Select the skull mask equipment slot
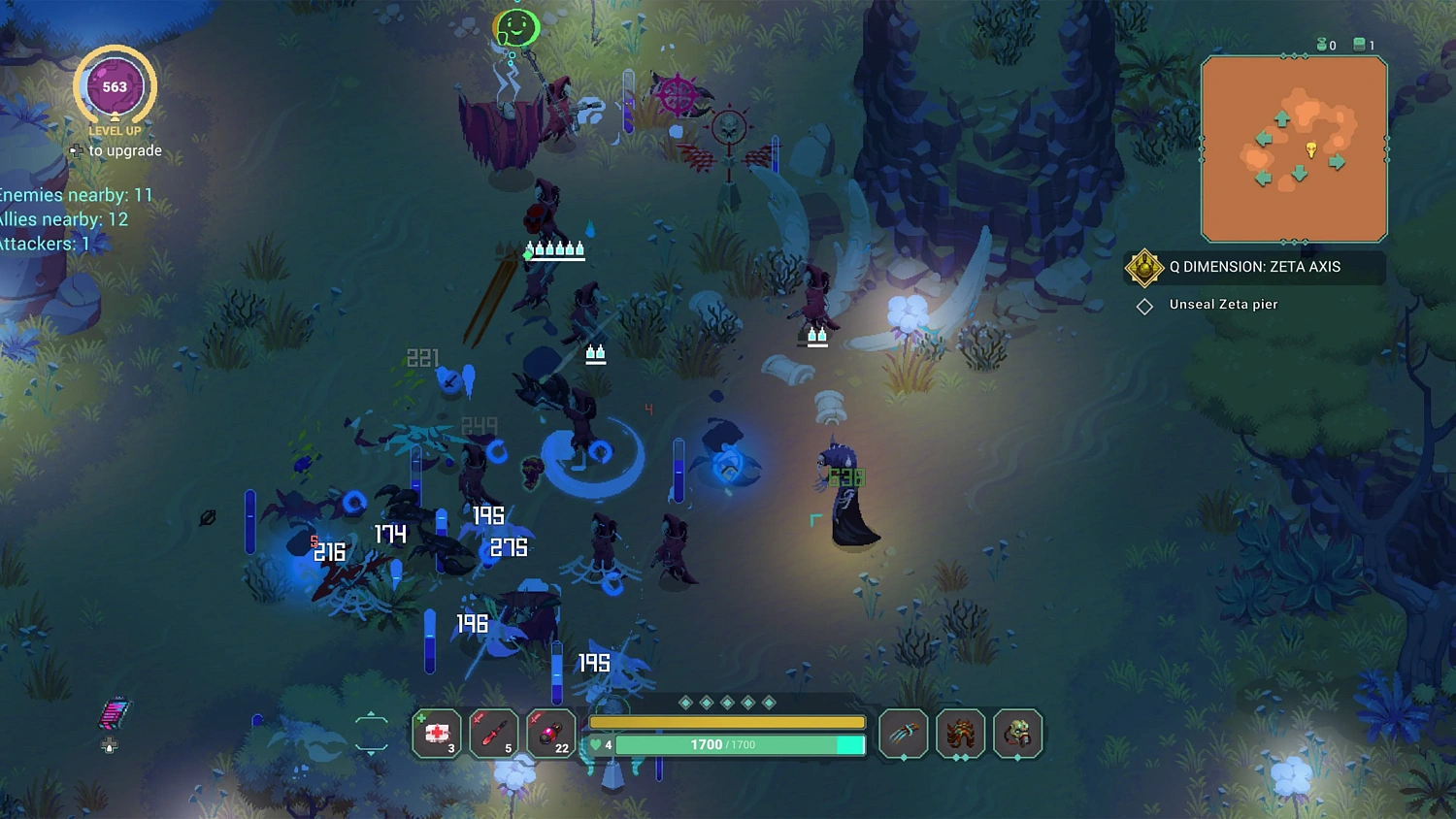 pos(1017,734)
